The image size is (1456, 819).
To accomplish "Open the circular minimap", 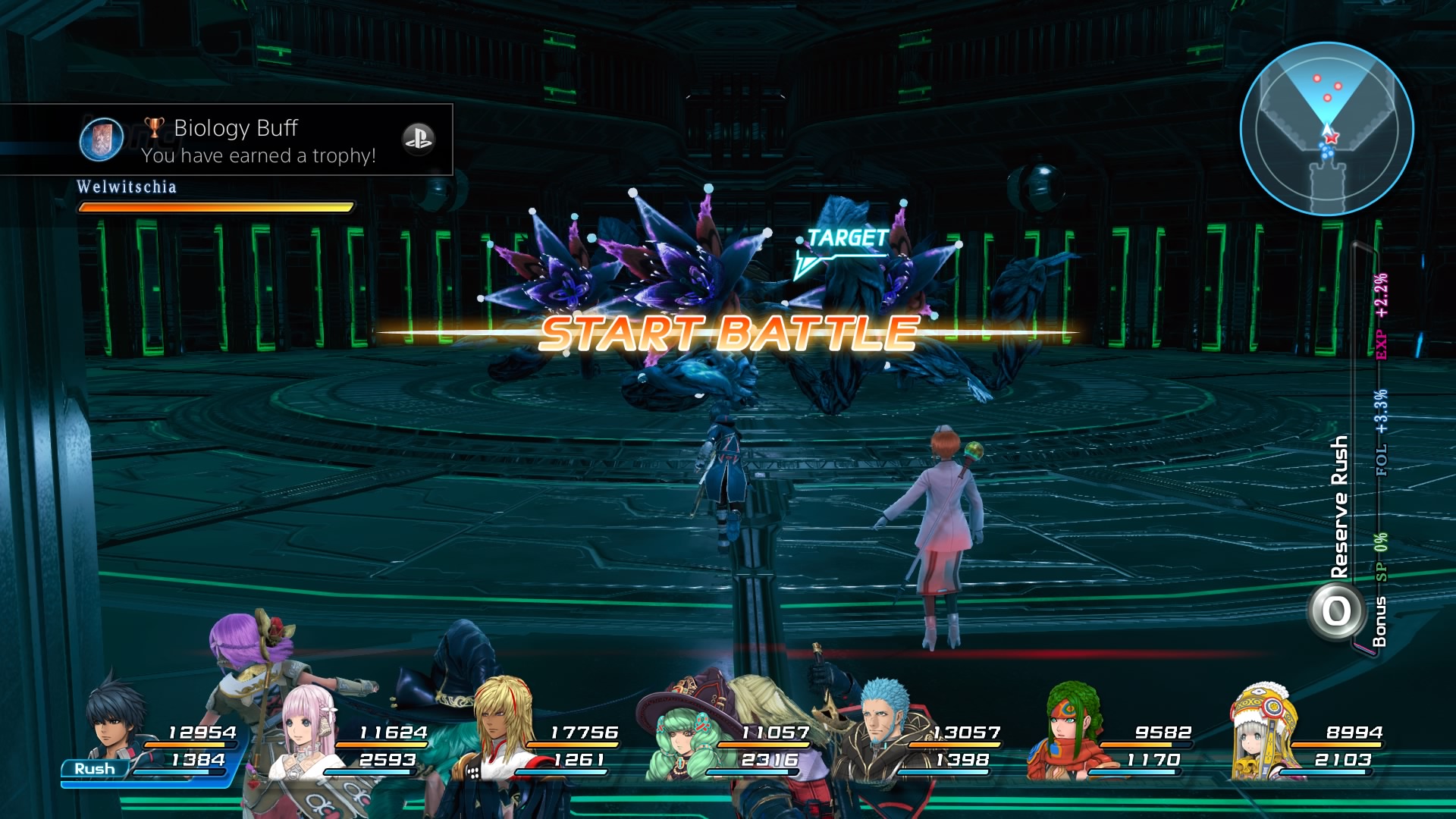I will point(1326,129).
